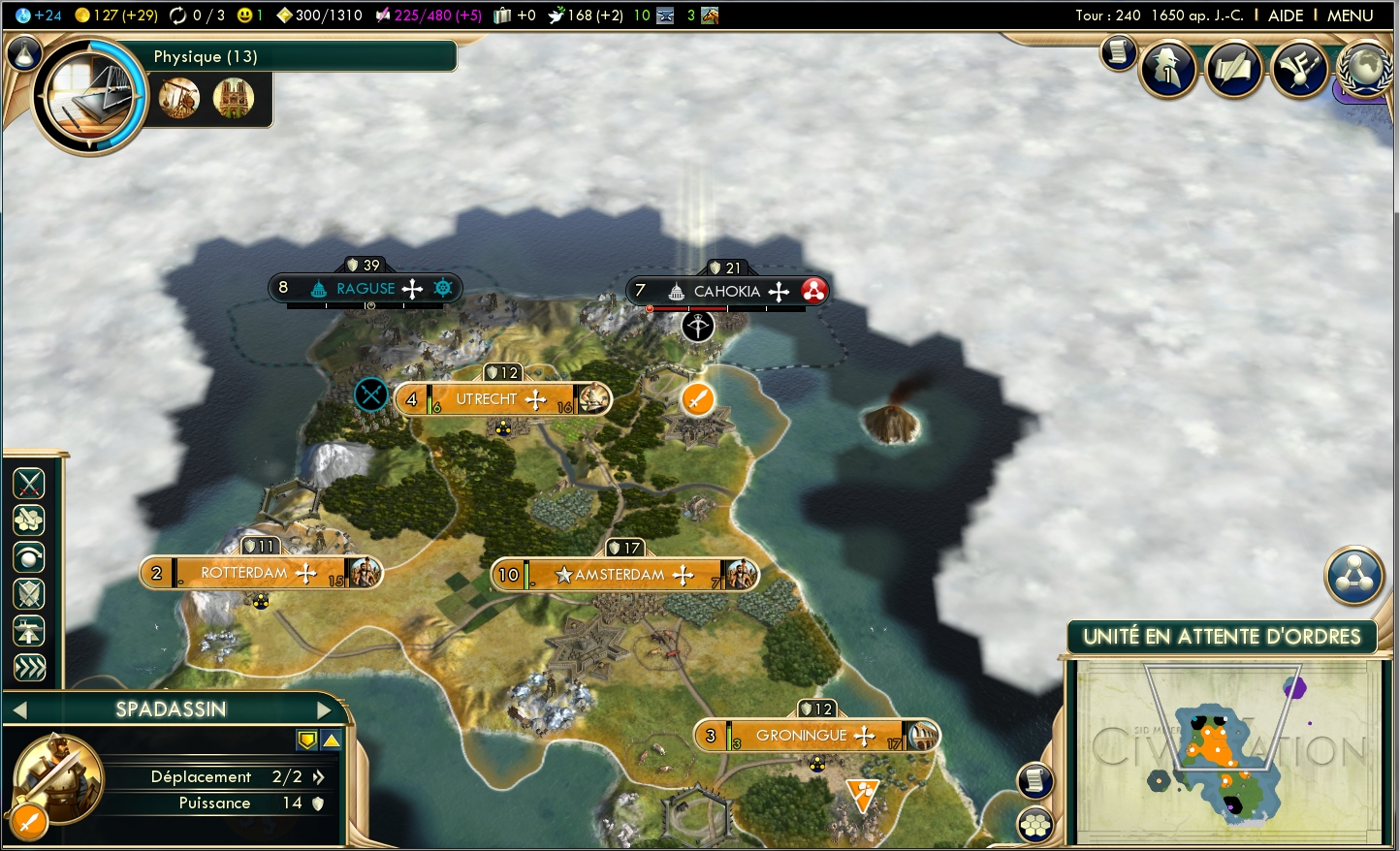
Task: Open the world congress globe button
Action: click(x=1363, y=69)
